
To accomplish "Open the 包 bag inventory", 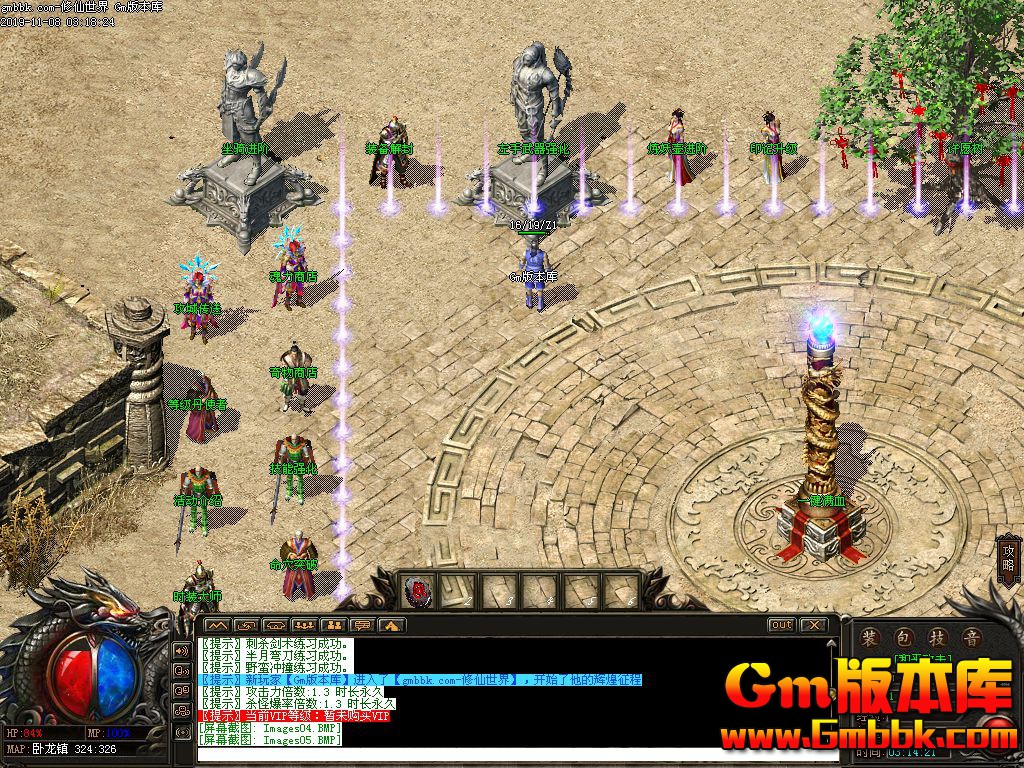I will 904,638.
